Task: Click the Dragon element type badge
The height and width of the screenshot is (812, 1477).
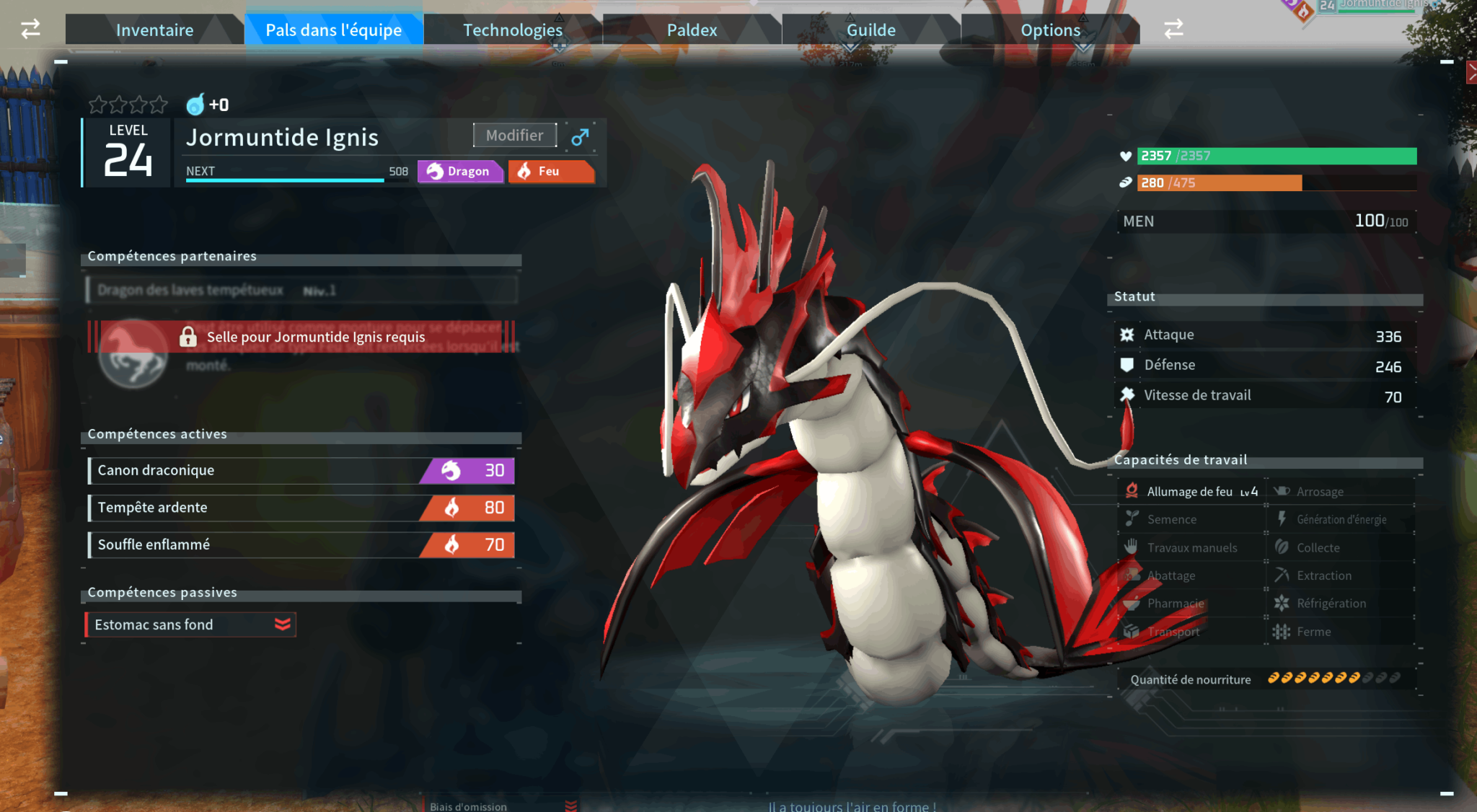Action: (x=459, y=172)
